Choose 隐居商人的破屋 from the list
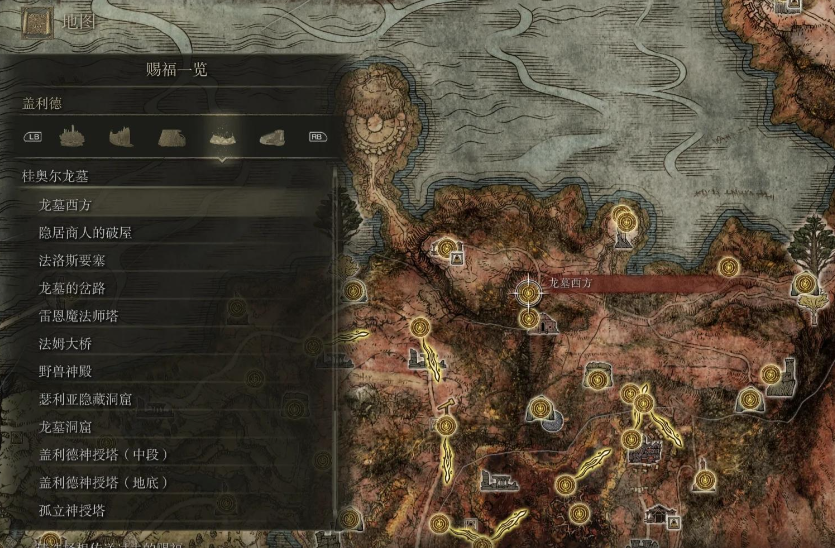The image size is (835, 548). click(85, 232)
